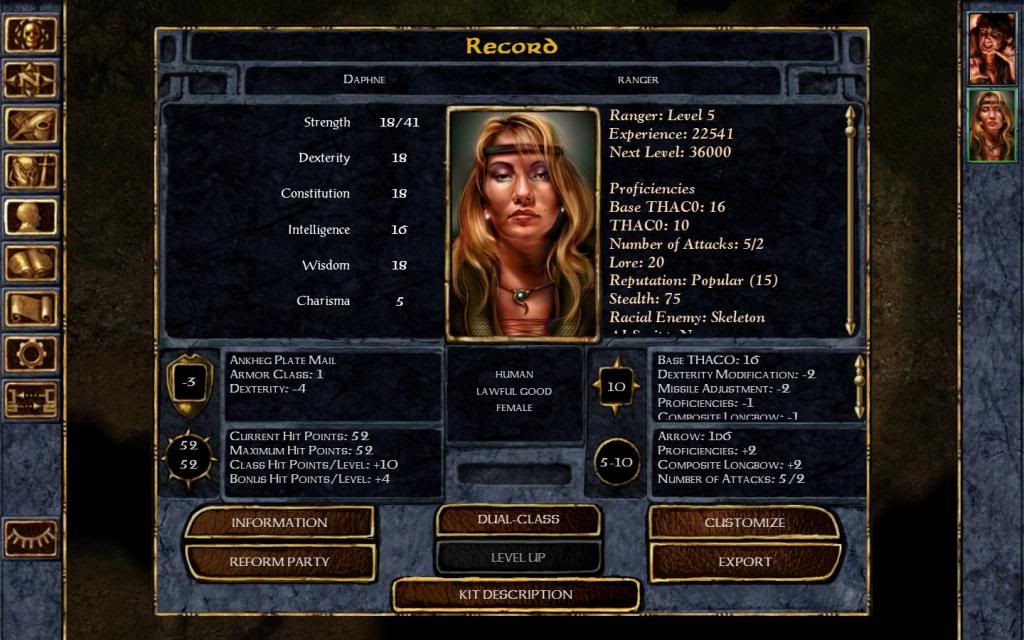This screenshot has width=1024, height=640.
Task: Click the greyed-out Level Up button
Action: 518,557
